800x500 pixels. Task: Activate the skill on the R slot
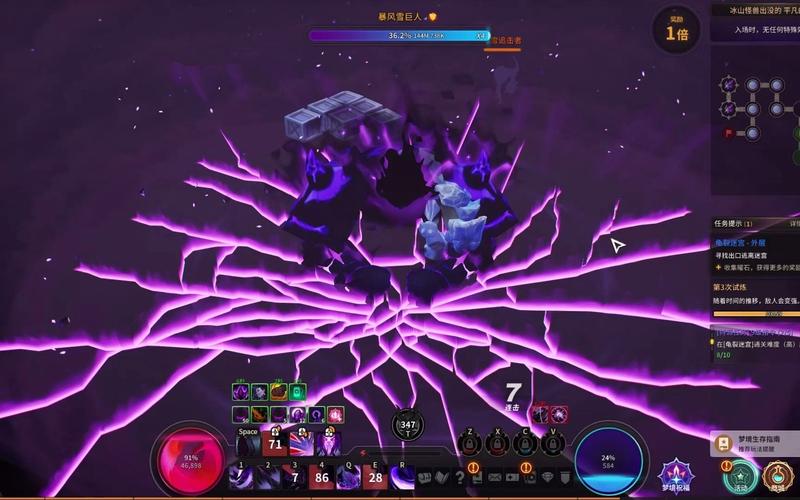404,475
